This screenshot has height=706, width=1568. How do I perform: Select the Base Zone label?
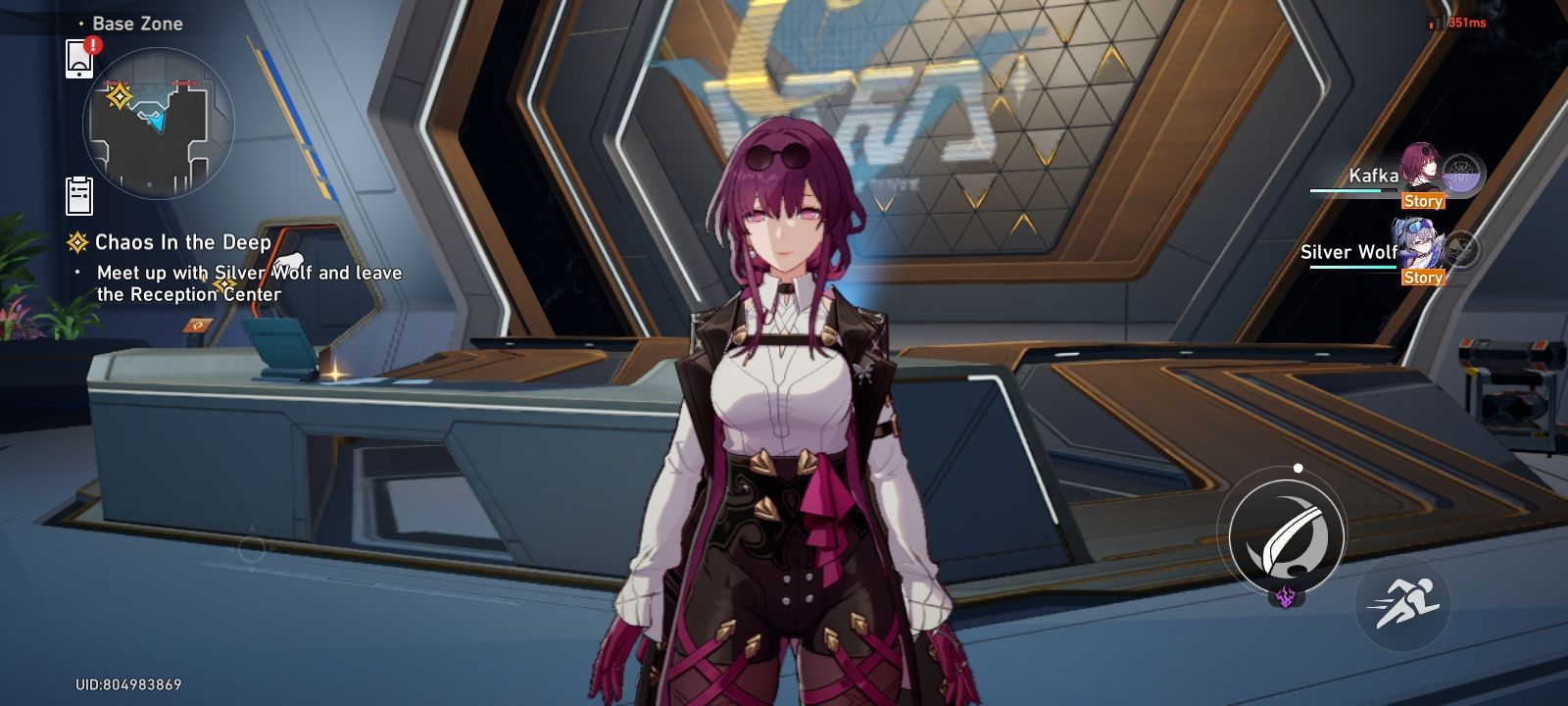tap(137, 23)
